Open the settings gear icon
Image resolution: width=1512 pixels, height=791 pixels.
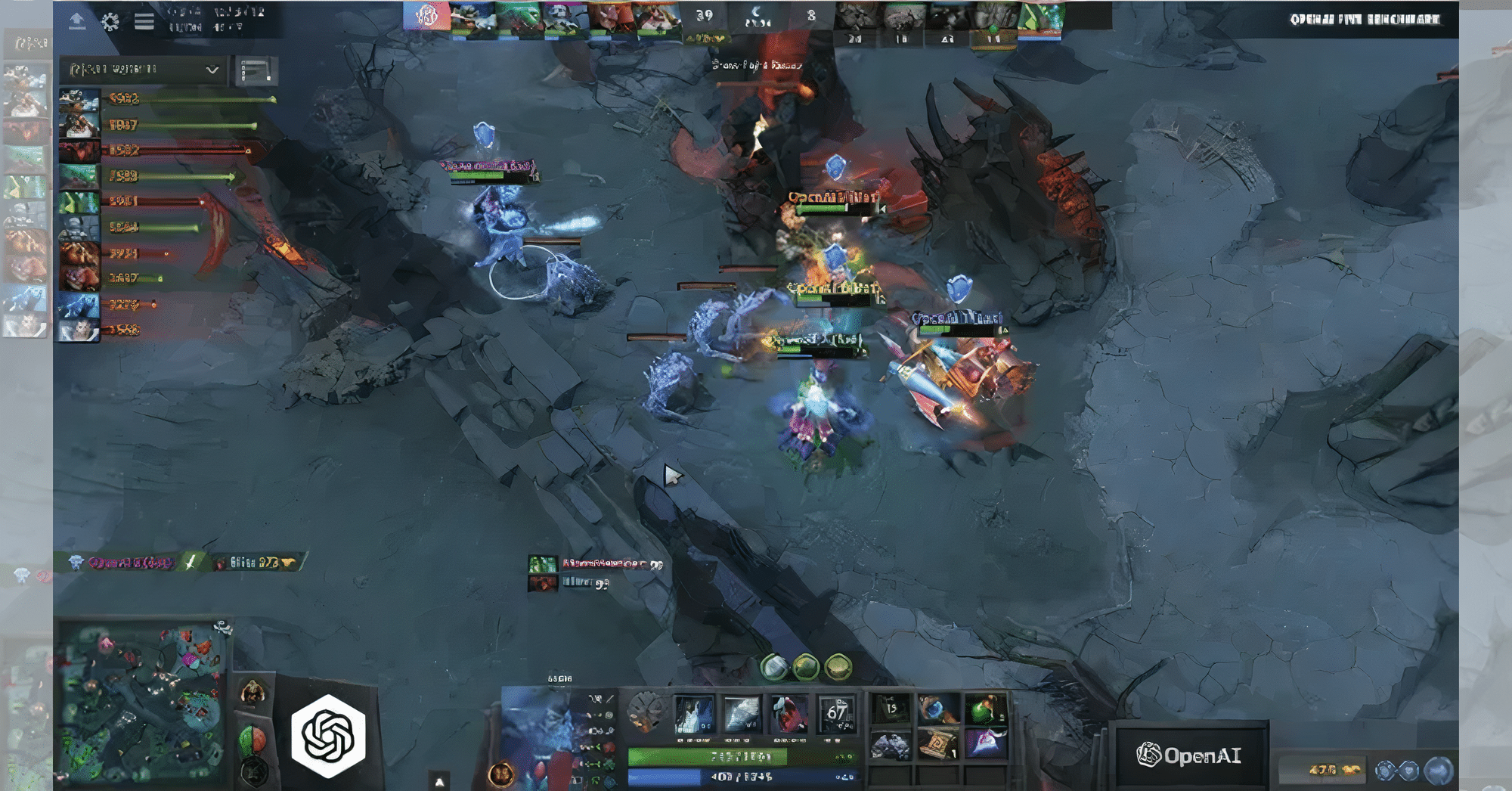click(x=112, y=23)
